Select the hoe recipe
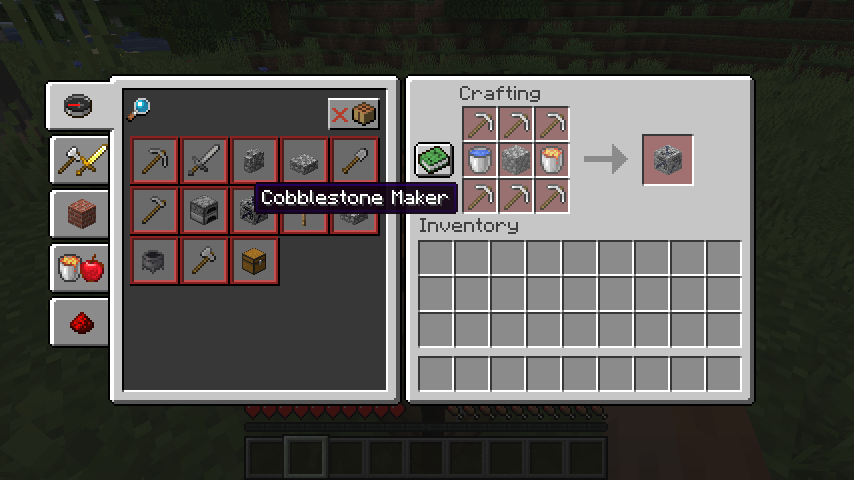Viewport: 854px width, 480px height. click(155, 211)
